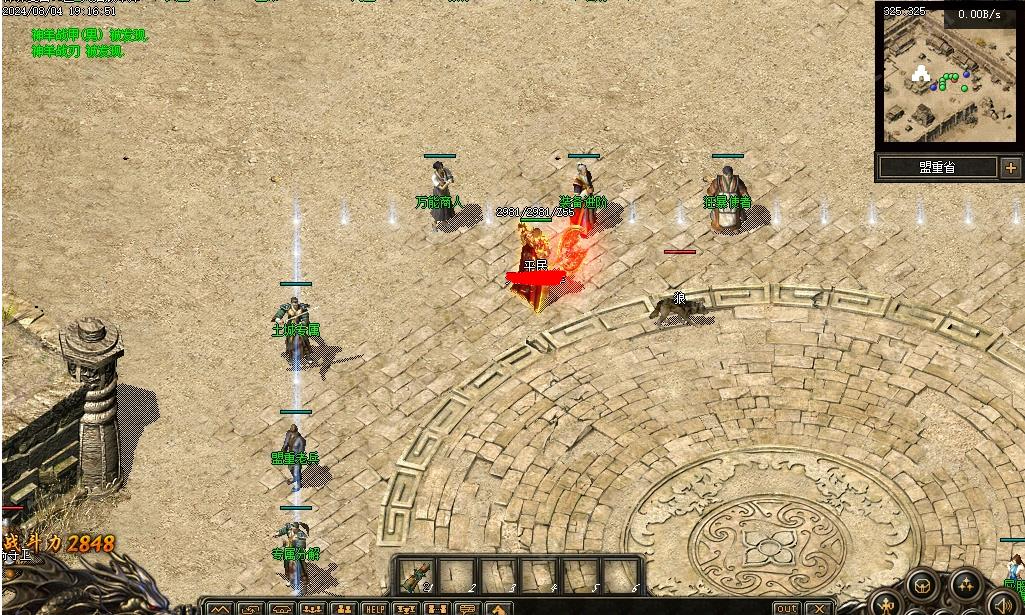Use the scroll item in hotbar slot 1

click(x=415, y=575)
